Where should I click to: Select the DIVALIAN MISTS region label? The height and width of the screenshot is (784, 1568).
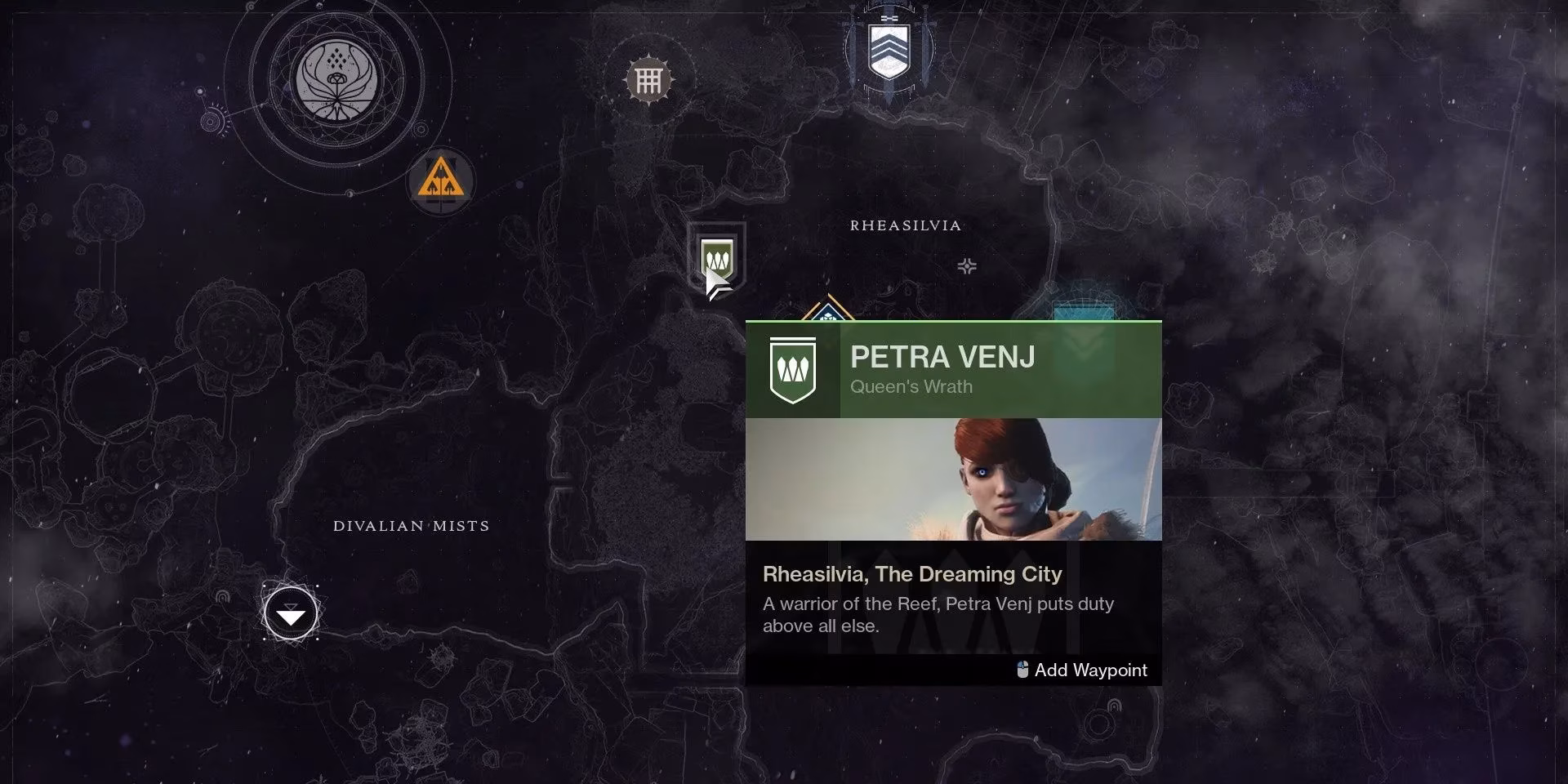click(411, 526)
